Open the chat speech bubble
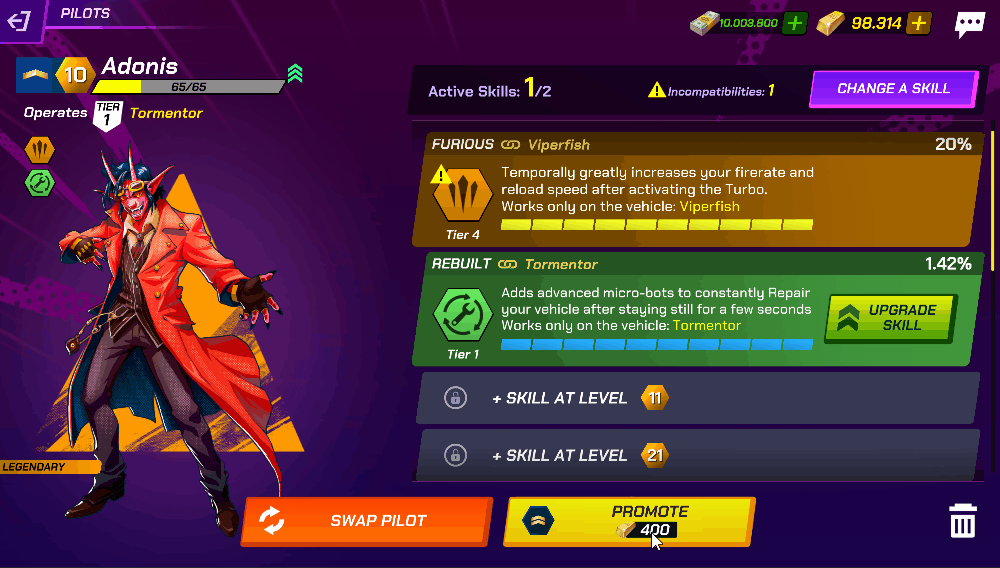 point(969,24)
